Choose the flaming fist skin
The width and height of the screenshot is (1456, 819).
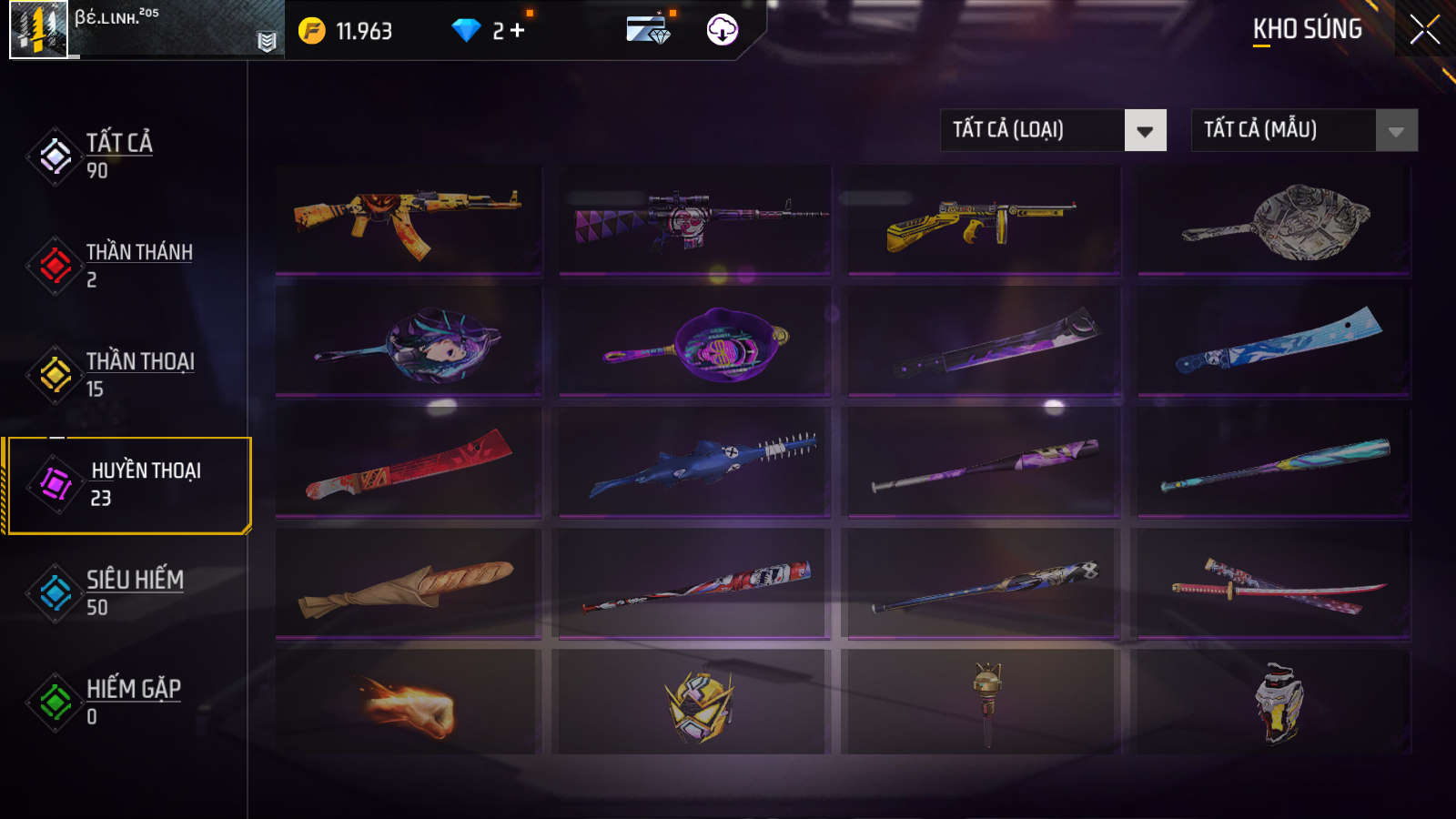(409, 705)
